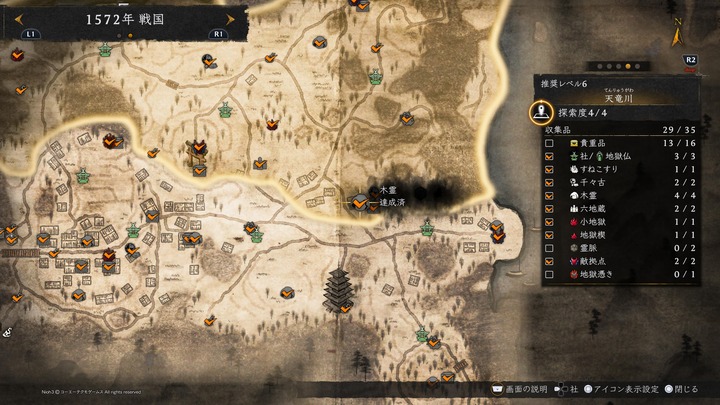Select the 木霊 達成済 marker on the map
This screenshot has width=720, height=405.
[x=358, y=201]
